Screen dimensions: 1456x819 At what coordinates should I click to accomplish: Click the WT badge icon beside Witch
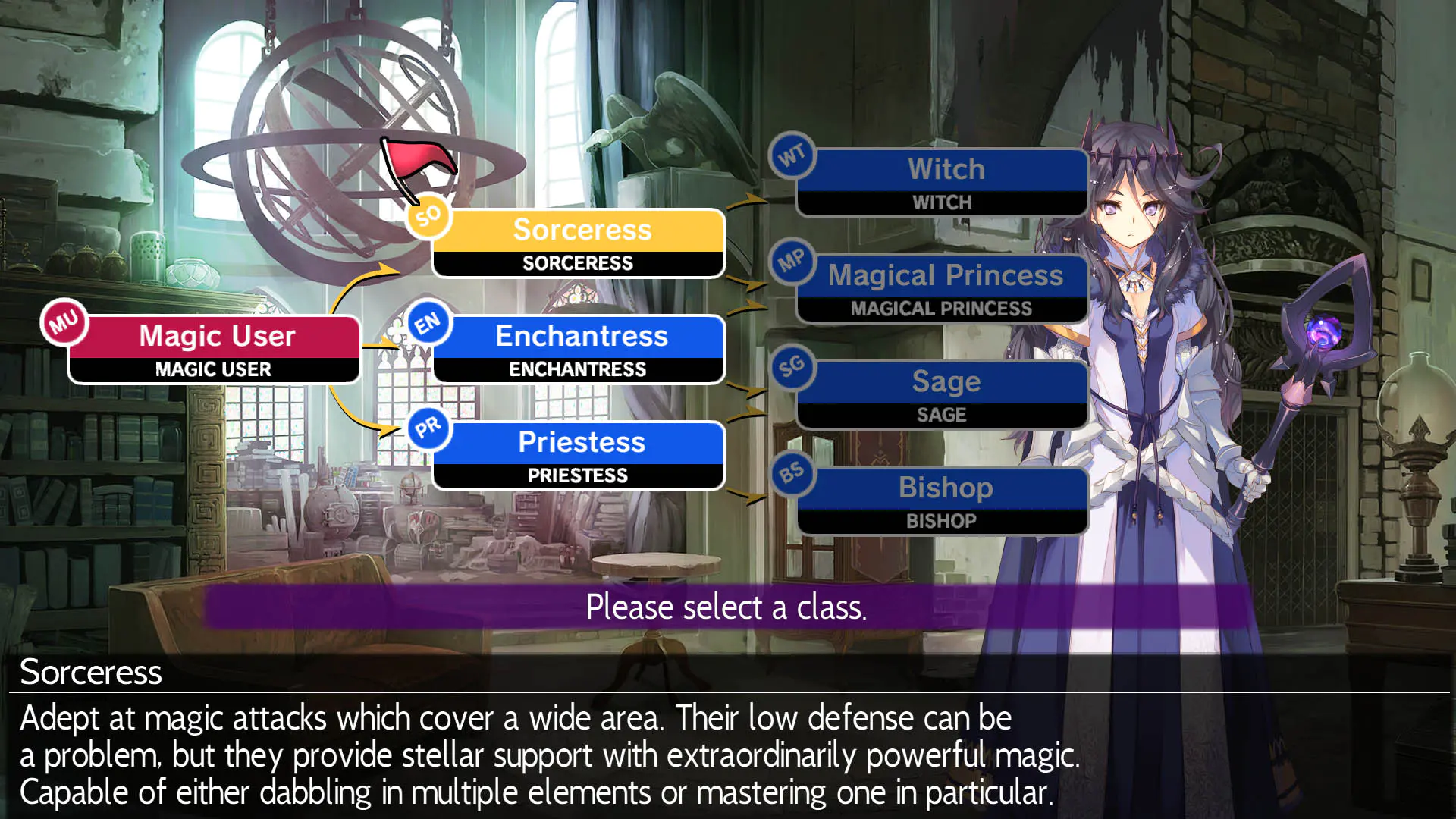pyautogui.click(x=793, y=155)
